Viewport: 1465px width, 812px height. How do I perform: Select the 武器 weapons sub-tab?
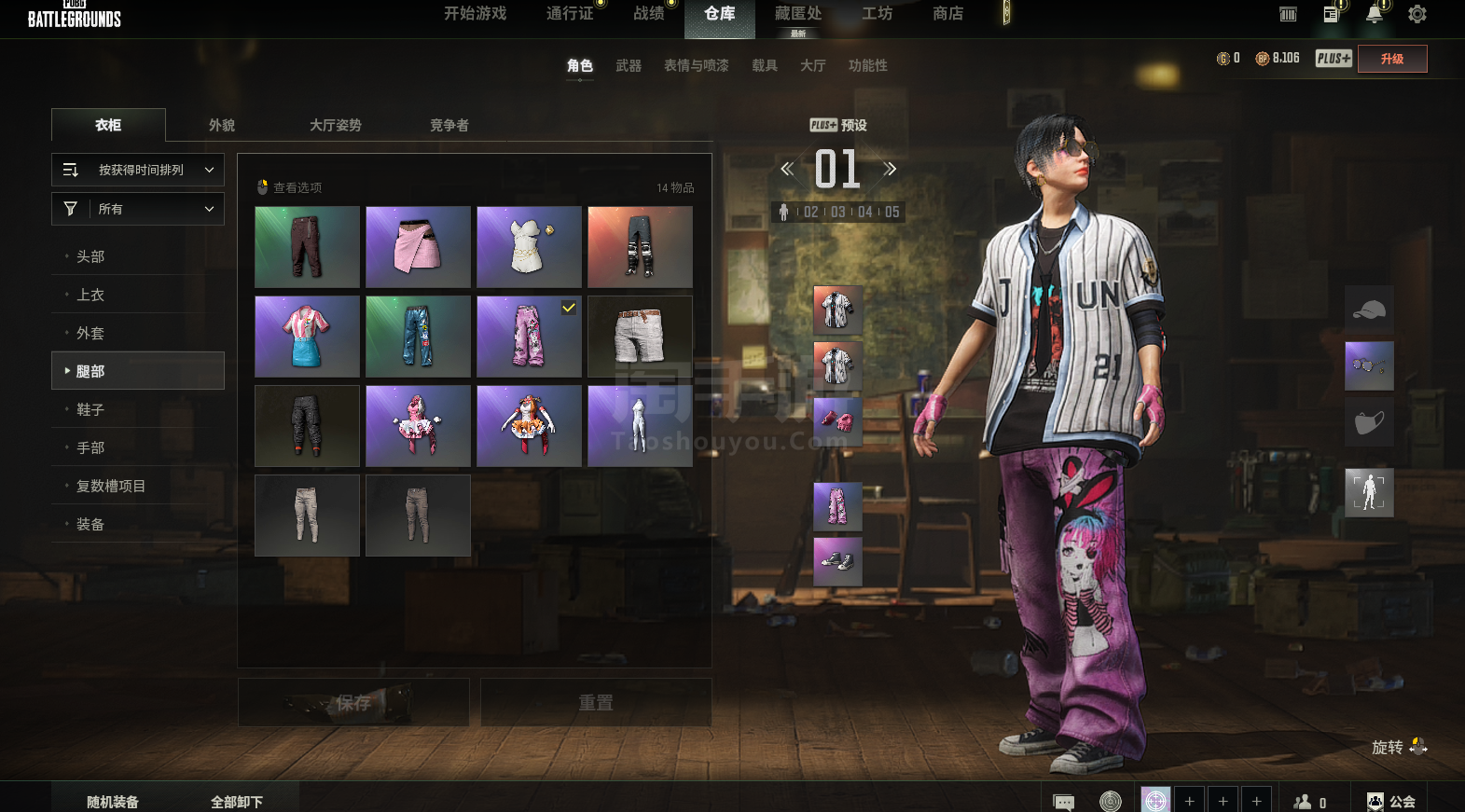point(629,65)
